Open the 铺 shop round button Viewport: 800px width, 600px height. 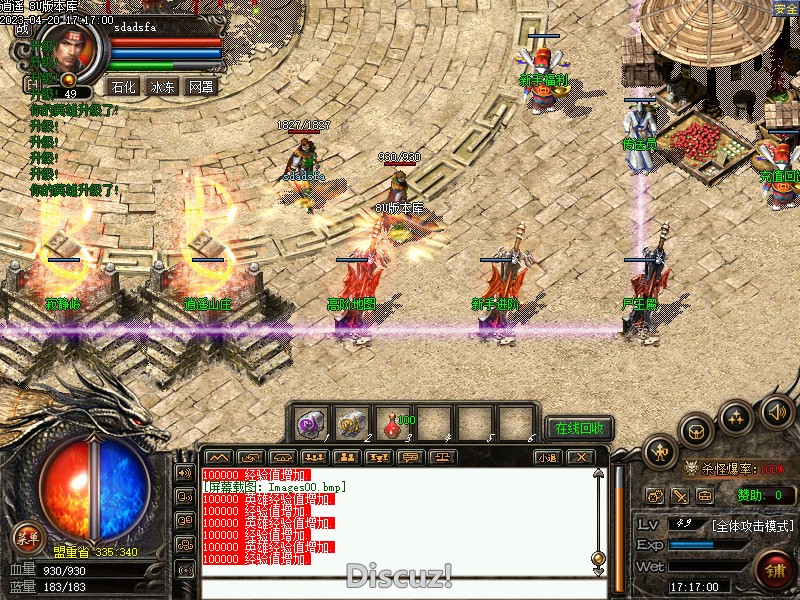[775, 570]
